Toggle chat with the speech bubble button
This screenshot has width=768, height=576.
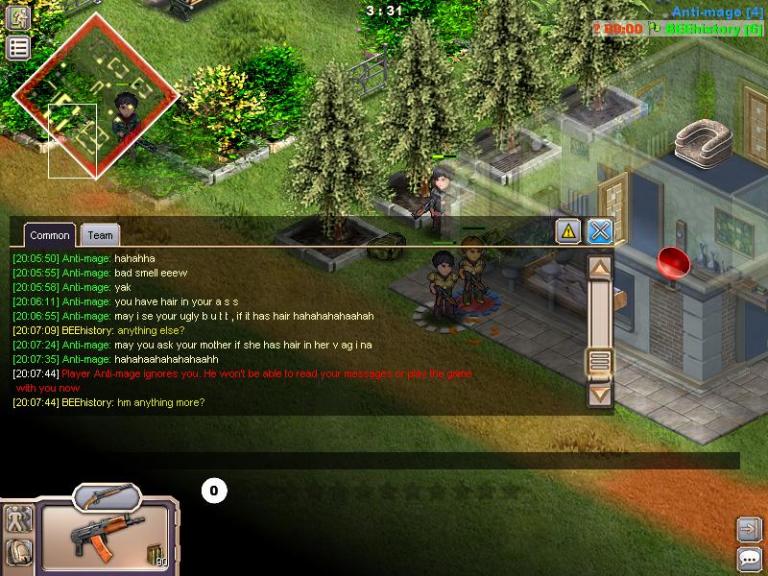pos(749,558)
